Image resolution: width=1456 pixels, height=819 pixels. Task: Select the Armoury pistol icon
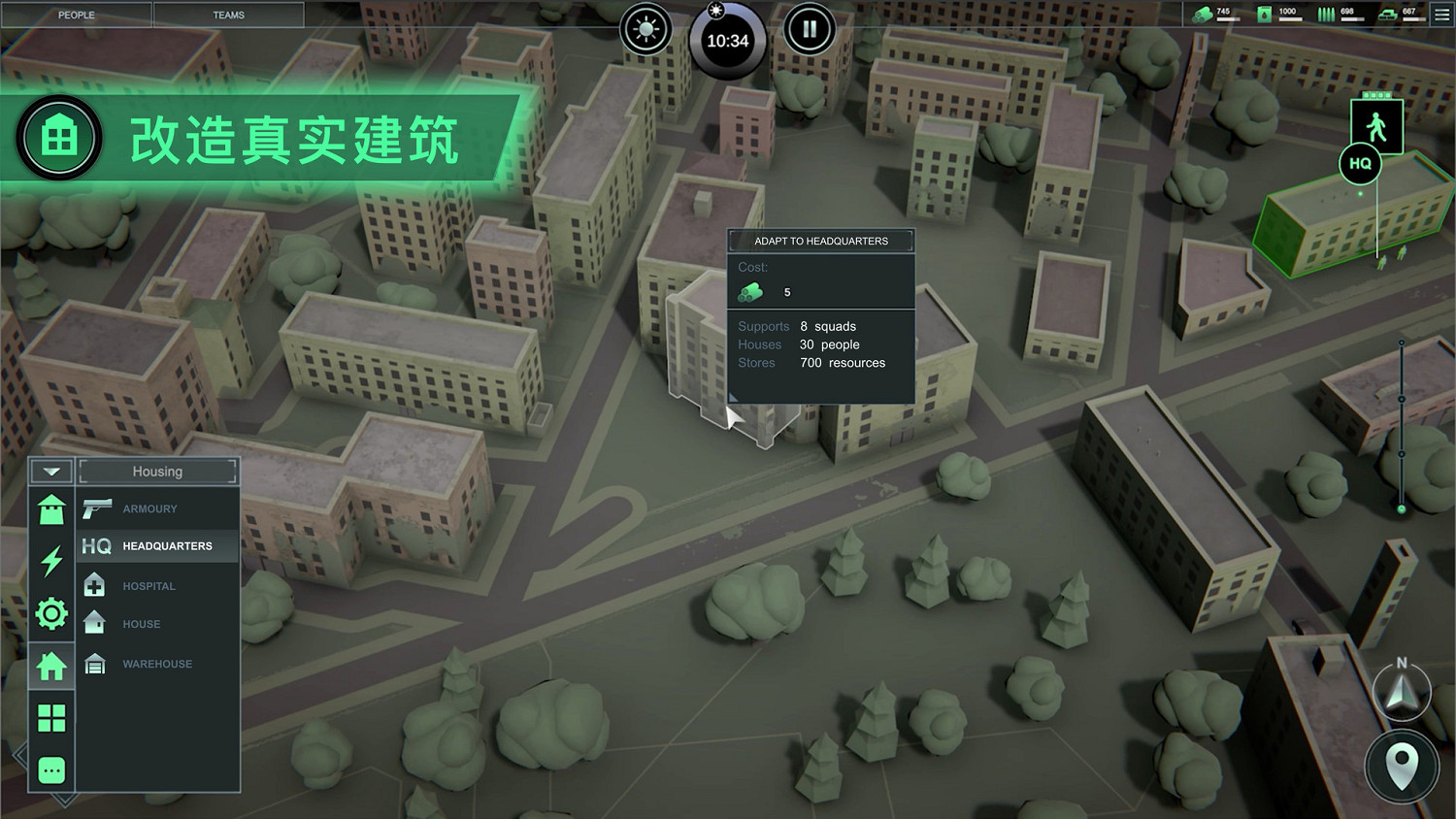[x=97, y=508]
